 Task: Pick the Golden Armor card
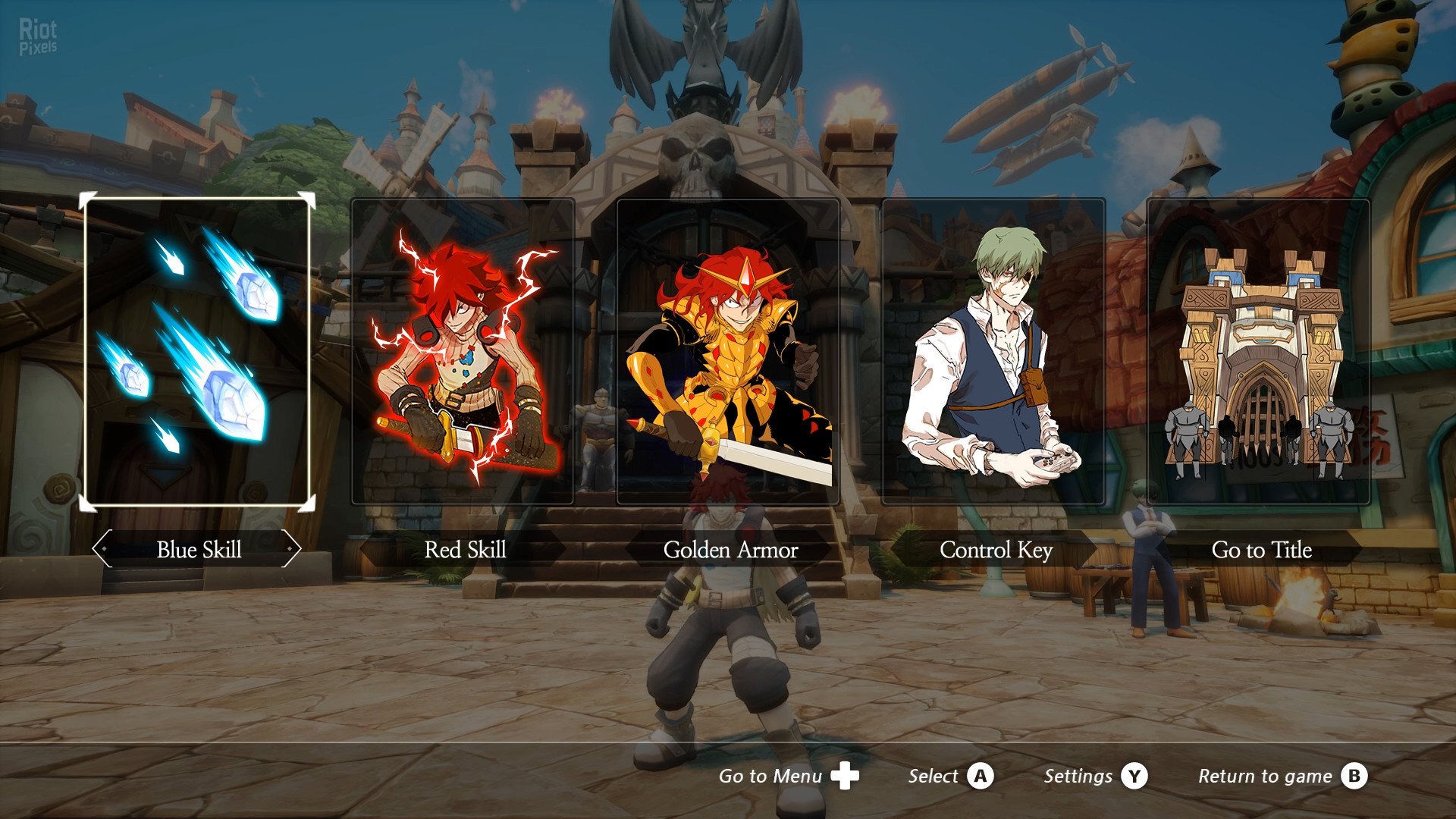pos(728,351)
